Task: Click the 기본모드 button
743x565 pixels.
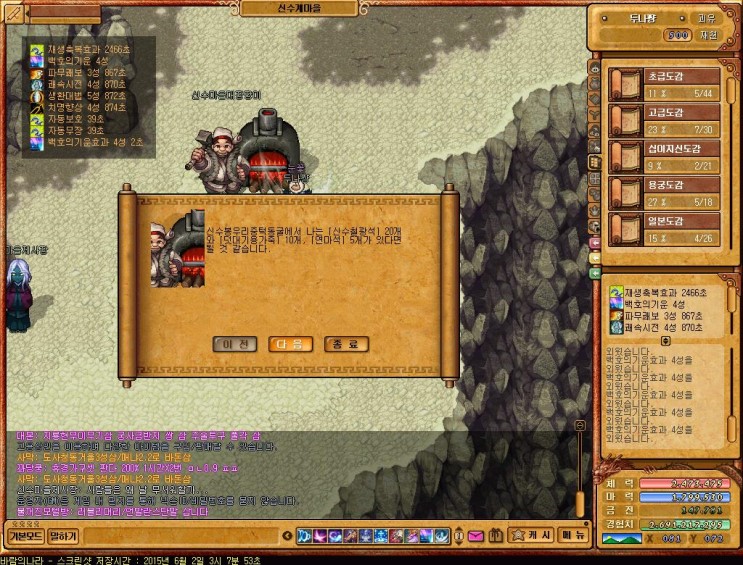Action: point(24,535)
